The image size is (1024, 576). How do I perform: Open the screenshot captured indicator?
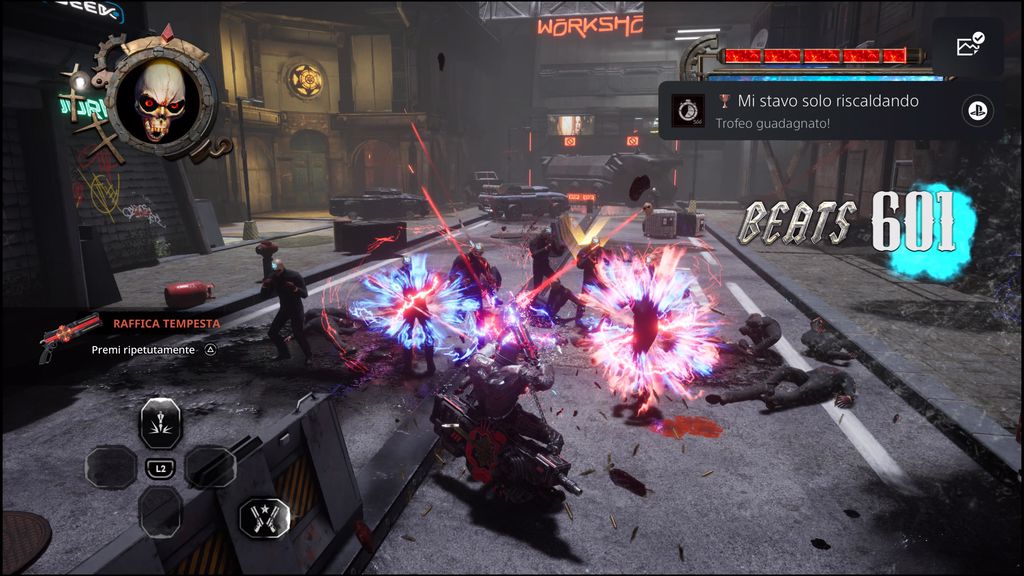point(969,46)
